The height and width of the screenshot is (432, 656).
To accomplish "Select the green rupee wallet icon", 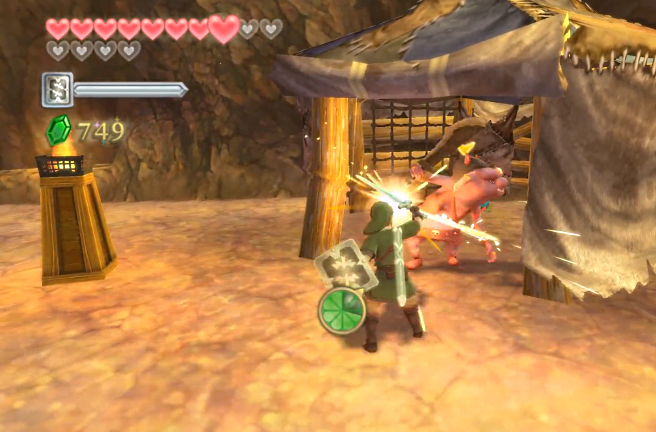I will coord(60,130).
